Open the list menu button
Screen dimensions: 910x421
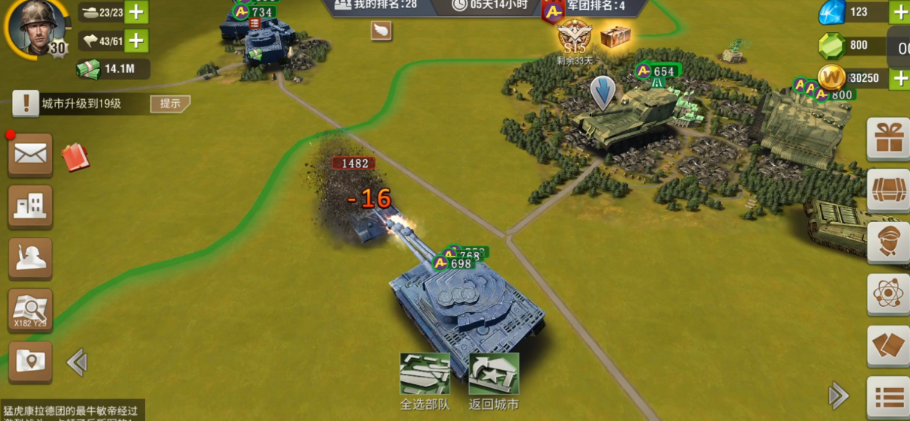(887, 397)
